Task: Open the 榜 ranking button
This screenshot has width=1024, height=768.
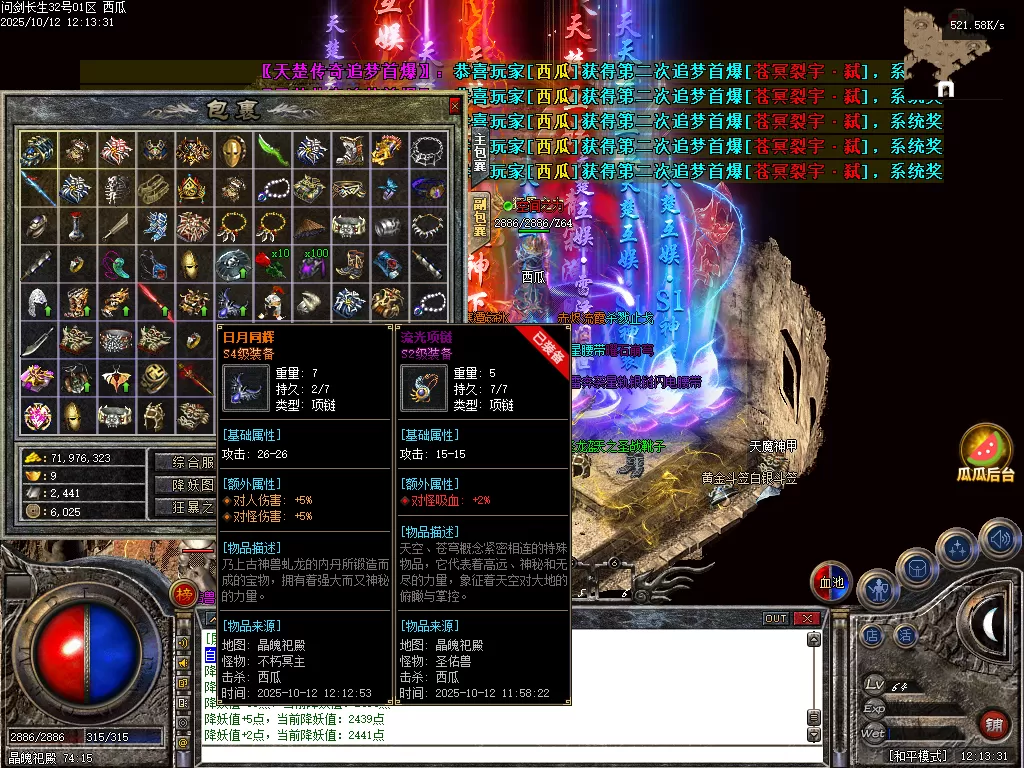Action: [x=183, y=594]
